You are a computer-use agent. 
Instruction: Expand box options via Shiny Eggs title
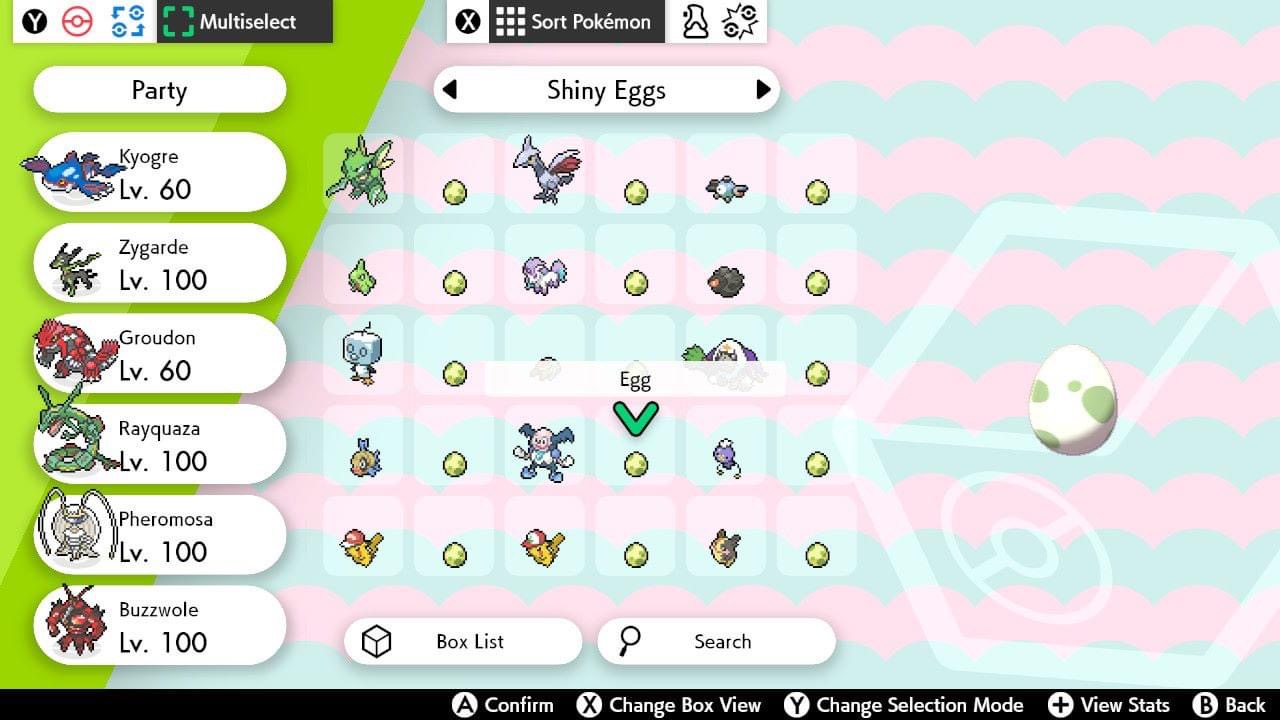[606, 90]
